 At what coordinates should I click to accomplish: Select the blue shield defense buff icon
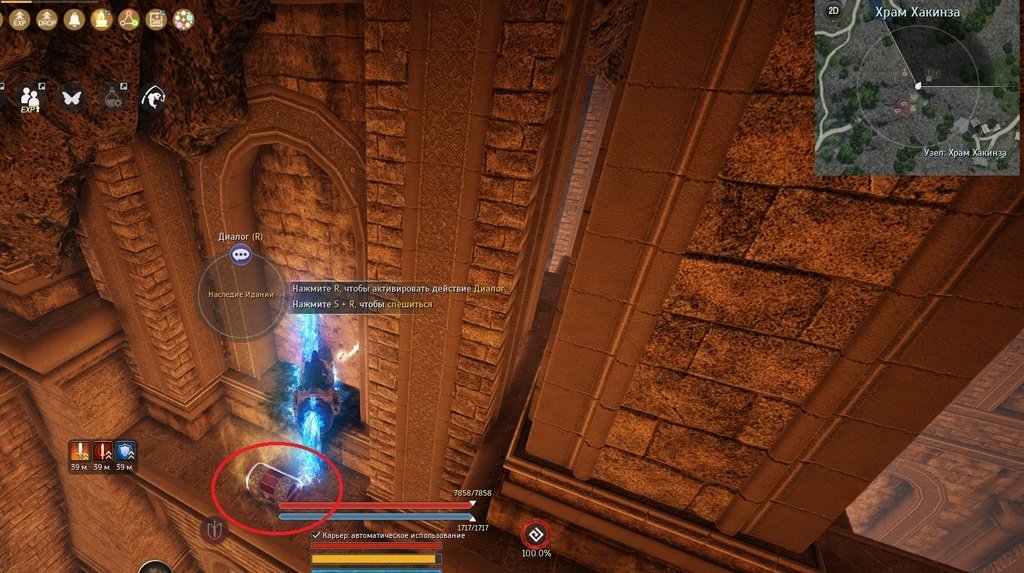pos(126,451)
